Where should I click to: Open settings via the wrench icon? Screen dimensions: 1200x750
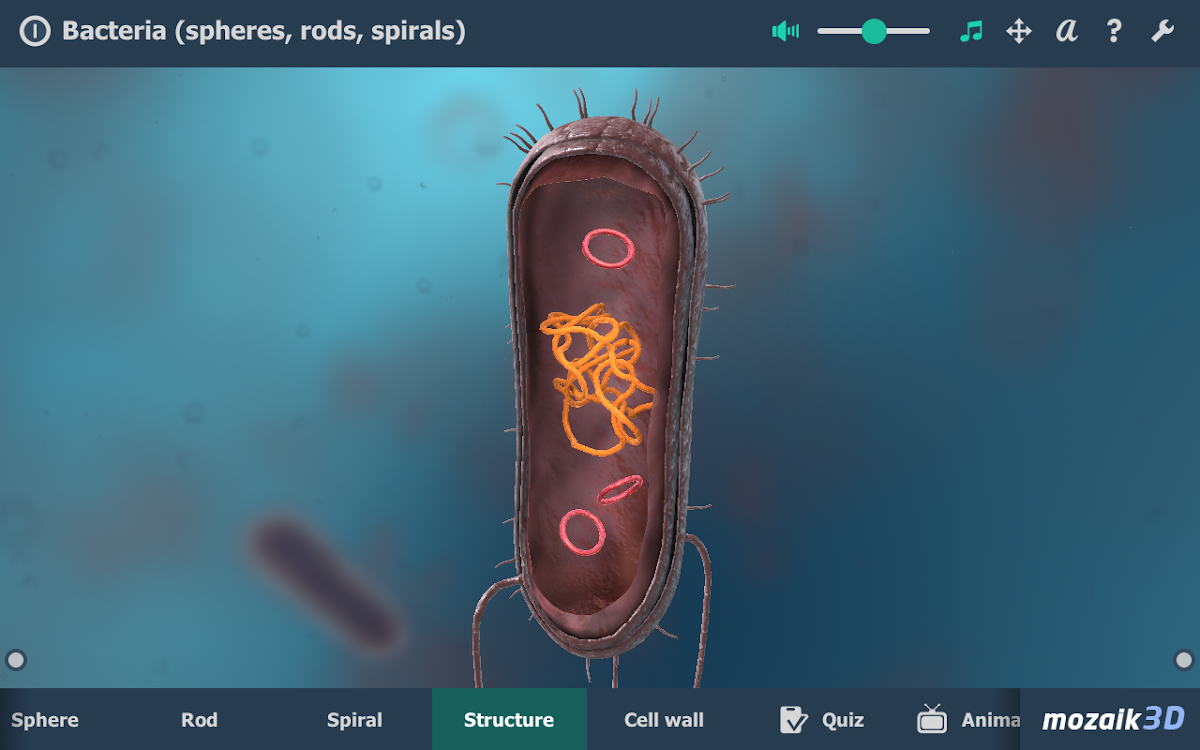(1162, 31)
